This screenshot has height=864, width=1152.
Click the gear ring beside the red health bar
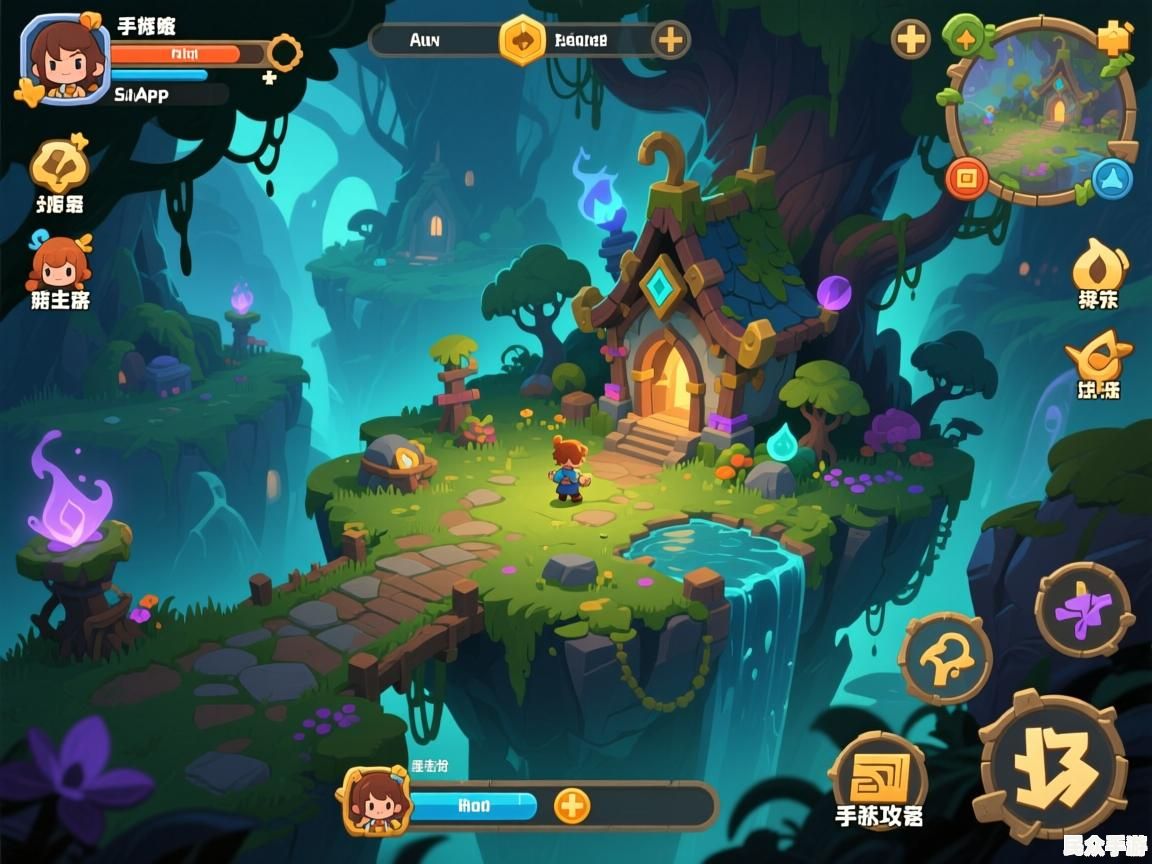(x=285, y=52)
